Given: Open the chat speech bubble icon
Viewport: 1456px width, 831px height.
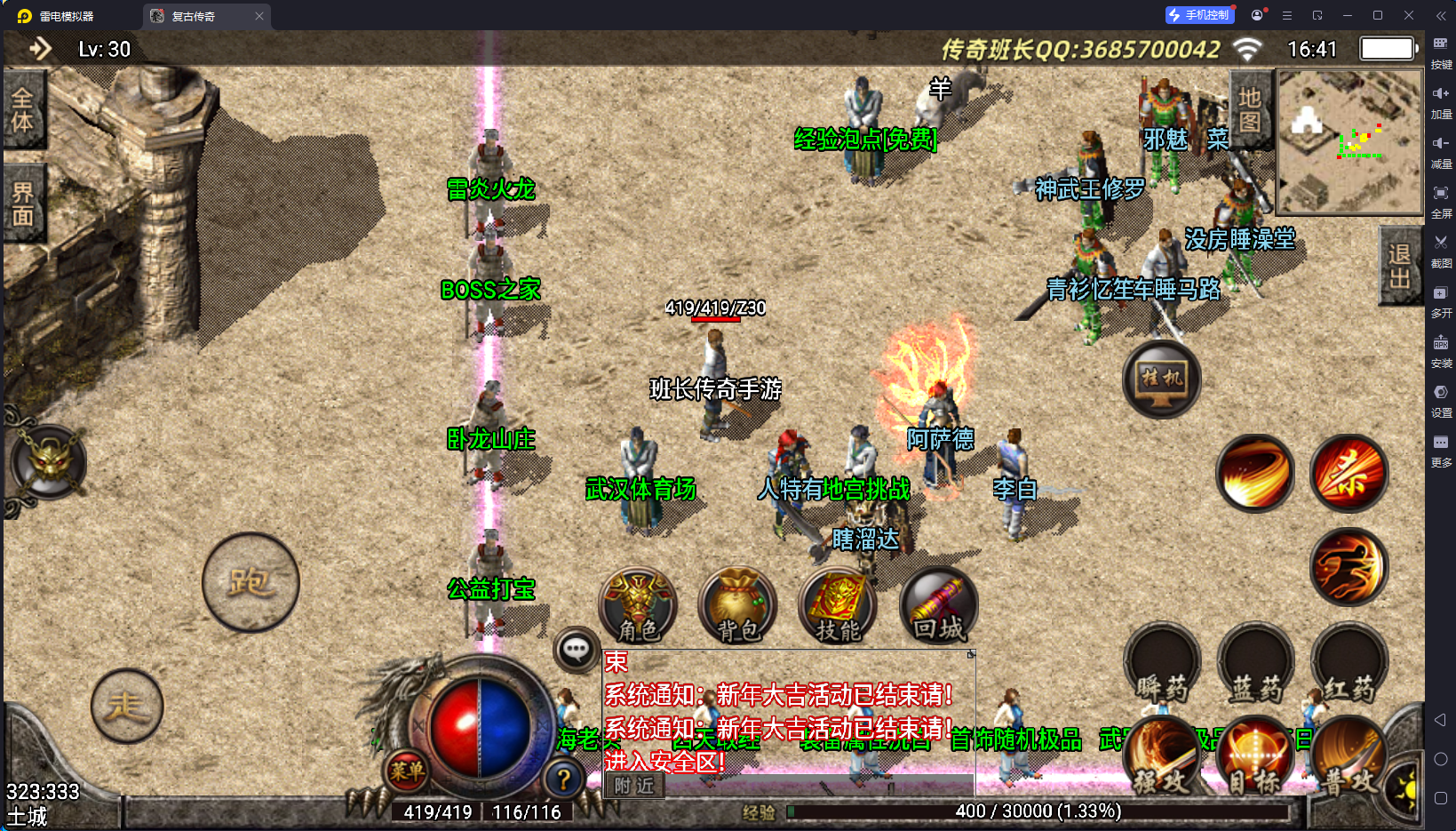Looking at the screenshot, I should [x=576, y=650].
